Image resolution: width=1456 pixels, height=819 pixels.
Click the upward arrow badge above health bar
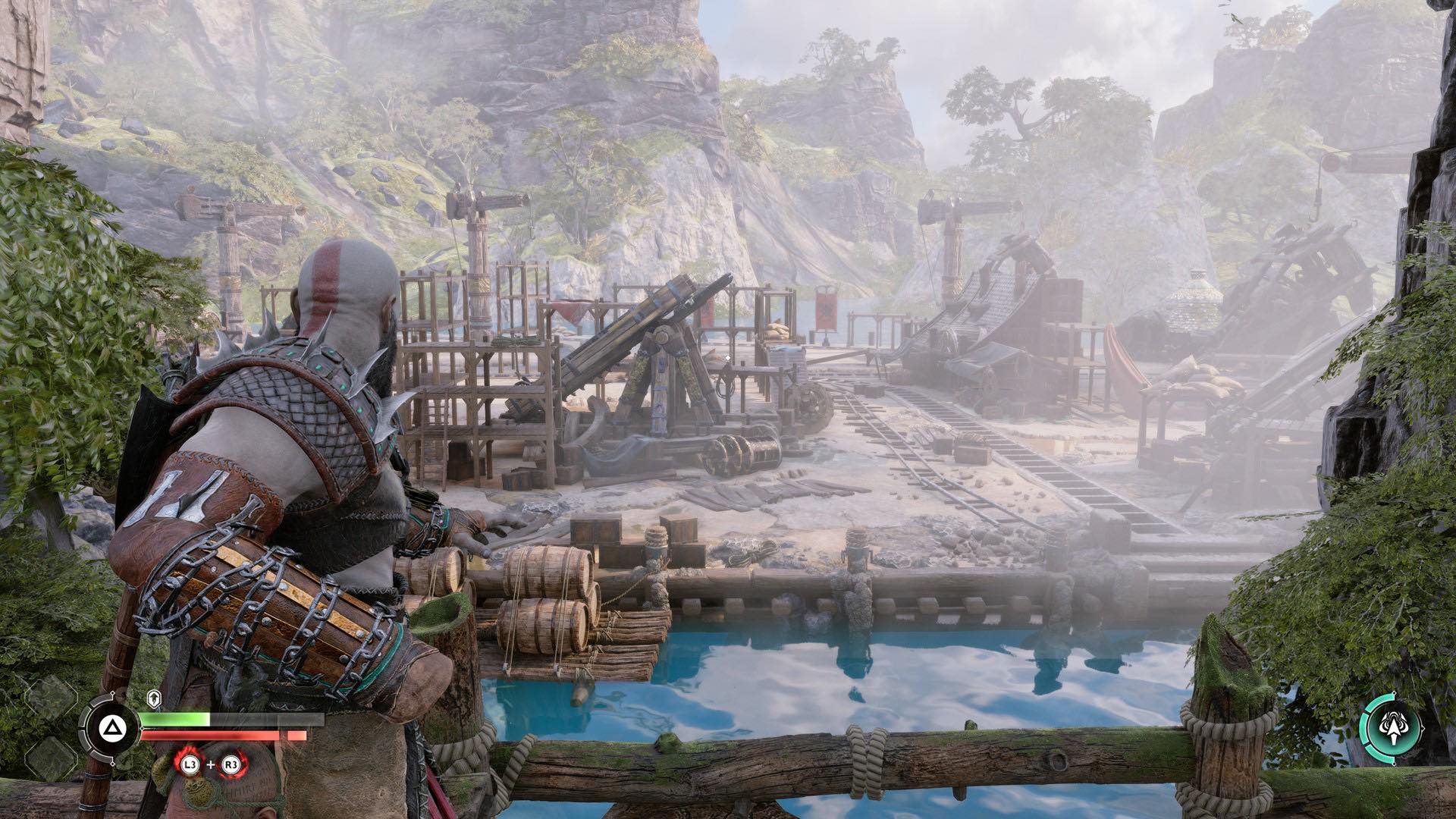click(152, 698)
